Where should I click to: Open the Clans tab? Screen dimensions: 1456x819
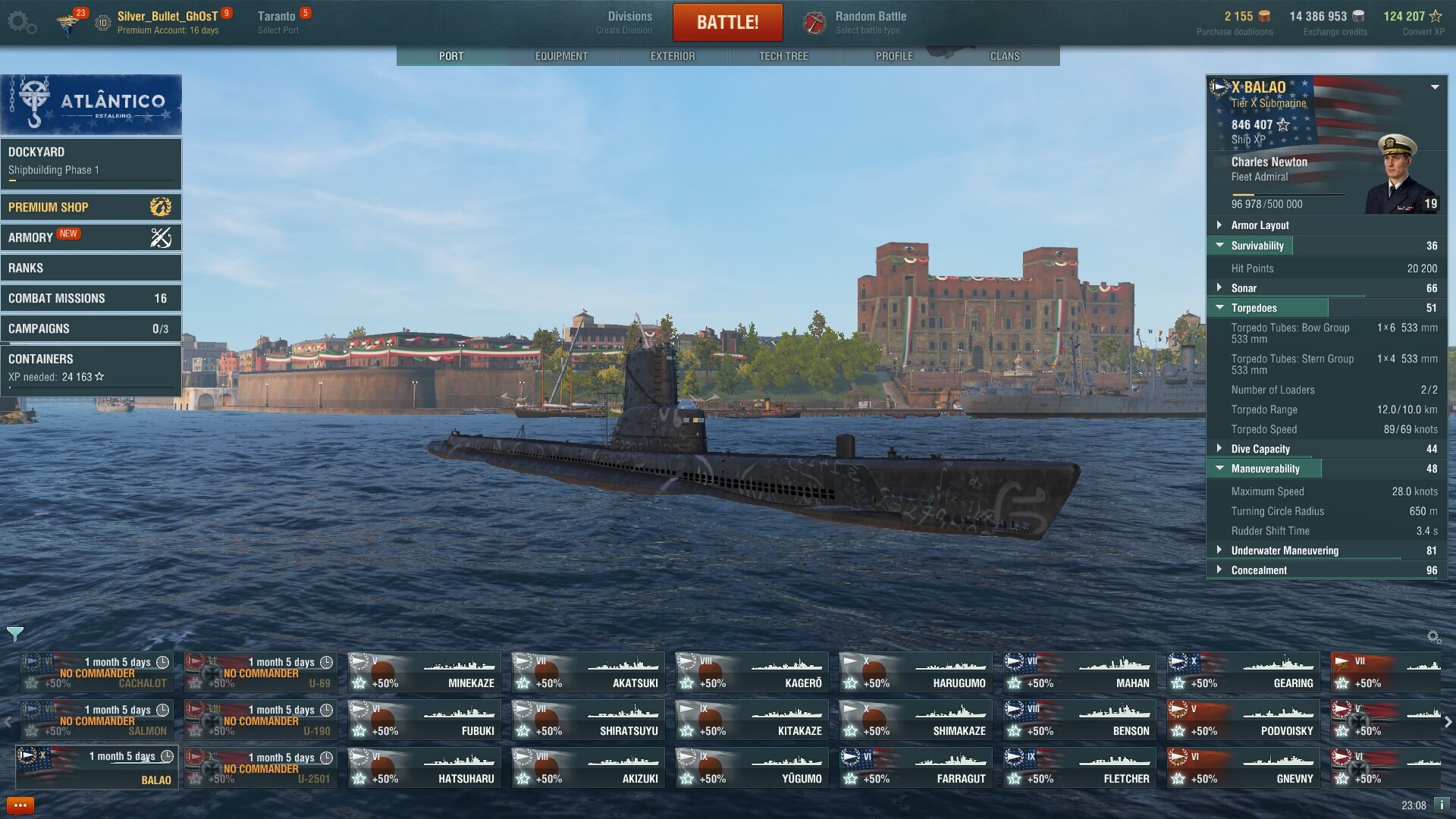click(x=1005, y=56)
